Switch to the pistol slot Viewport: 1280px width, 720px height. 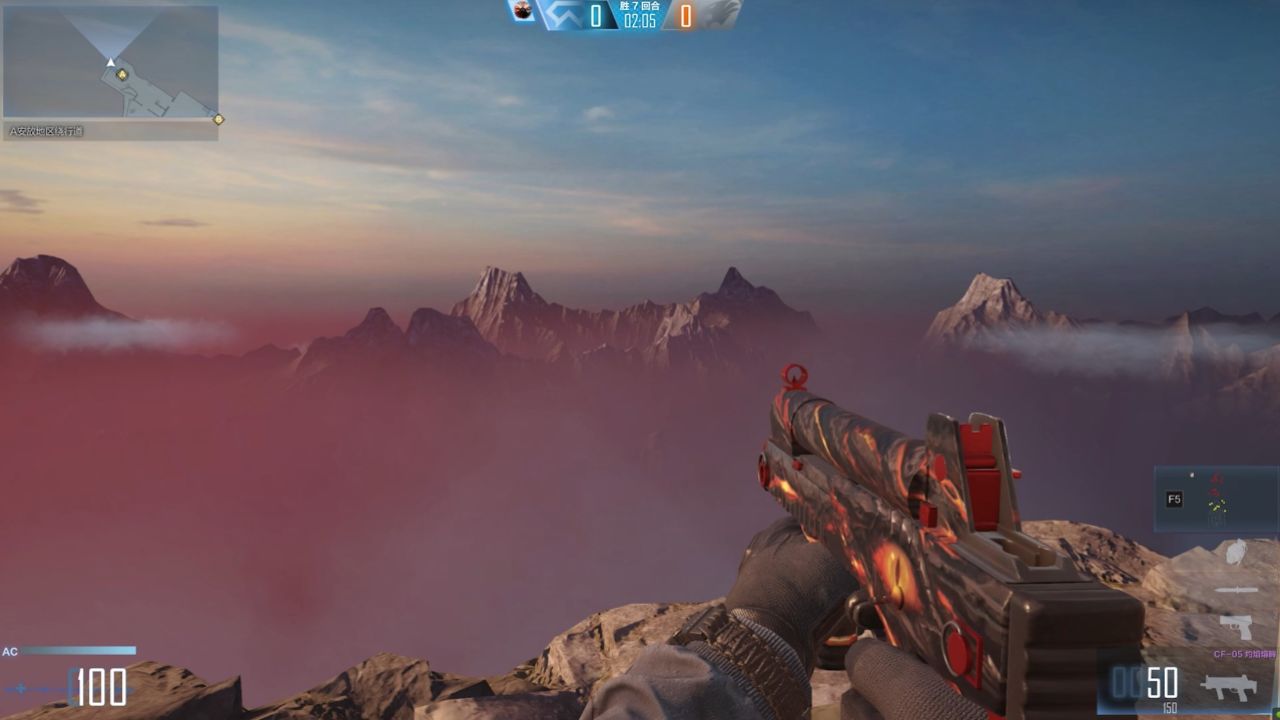point(1236,627)
